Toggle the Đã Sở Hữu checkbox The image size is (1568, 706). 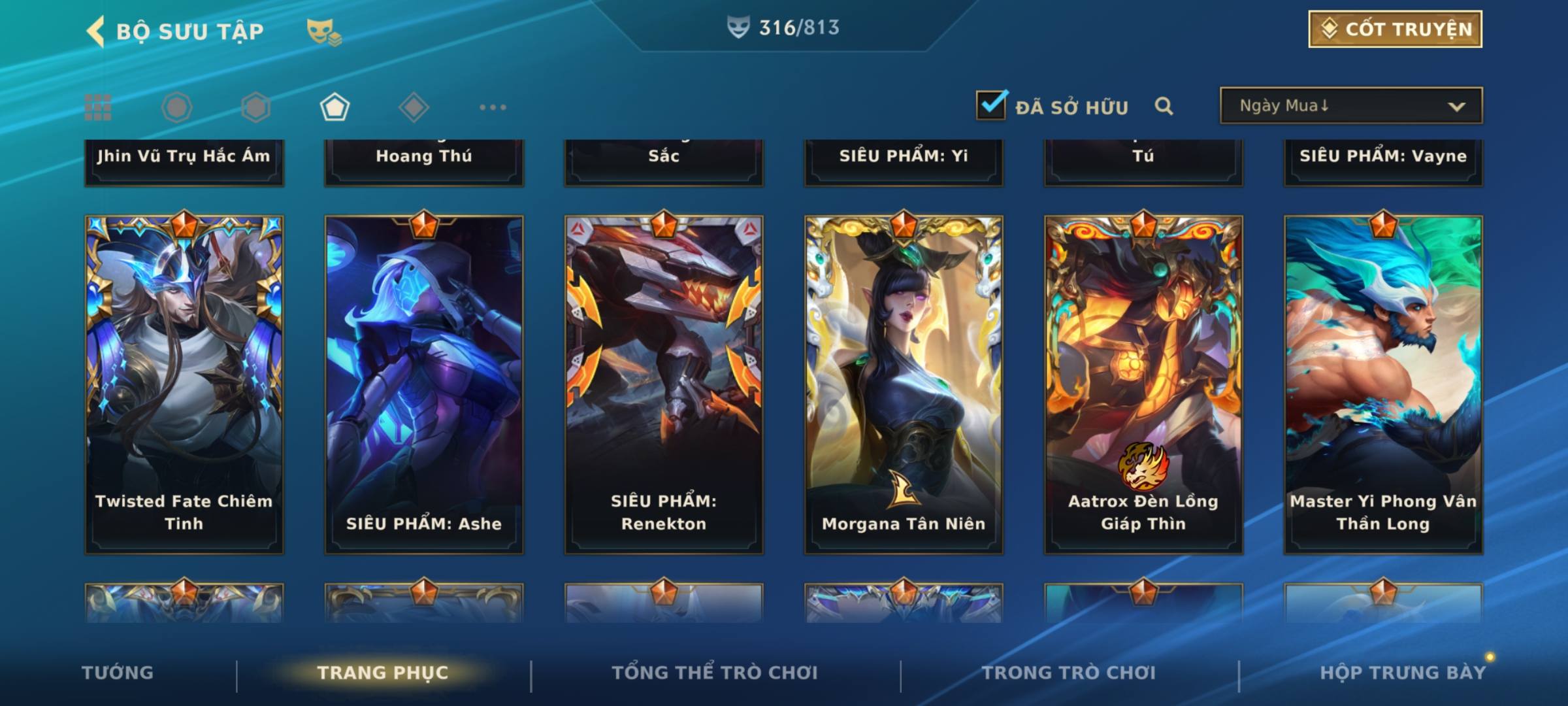click(x=990, y=105)
